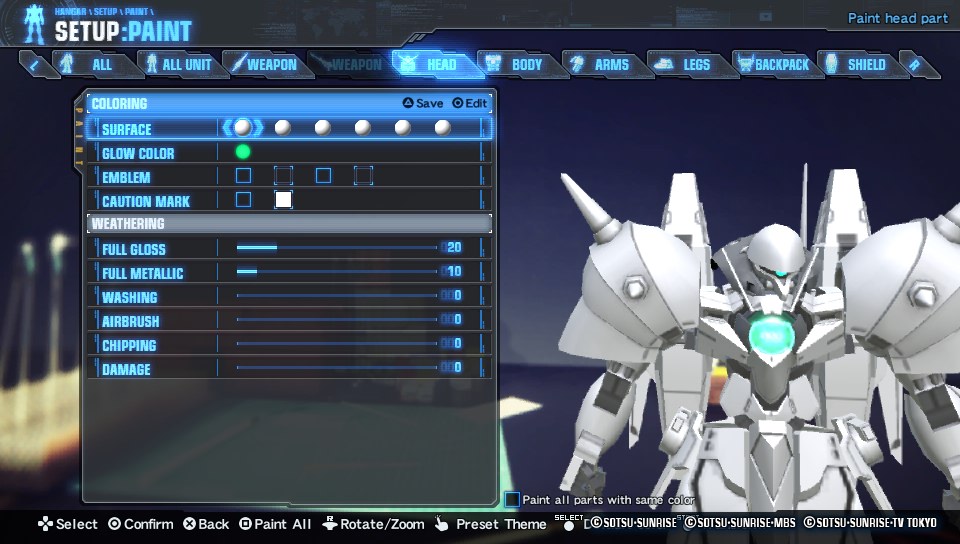Select the white caution mark swatch
The width and height of the screenshot is (960, 544).
pyautogui.click(x=283, y=199)
